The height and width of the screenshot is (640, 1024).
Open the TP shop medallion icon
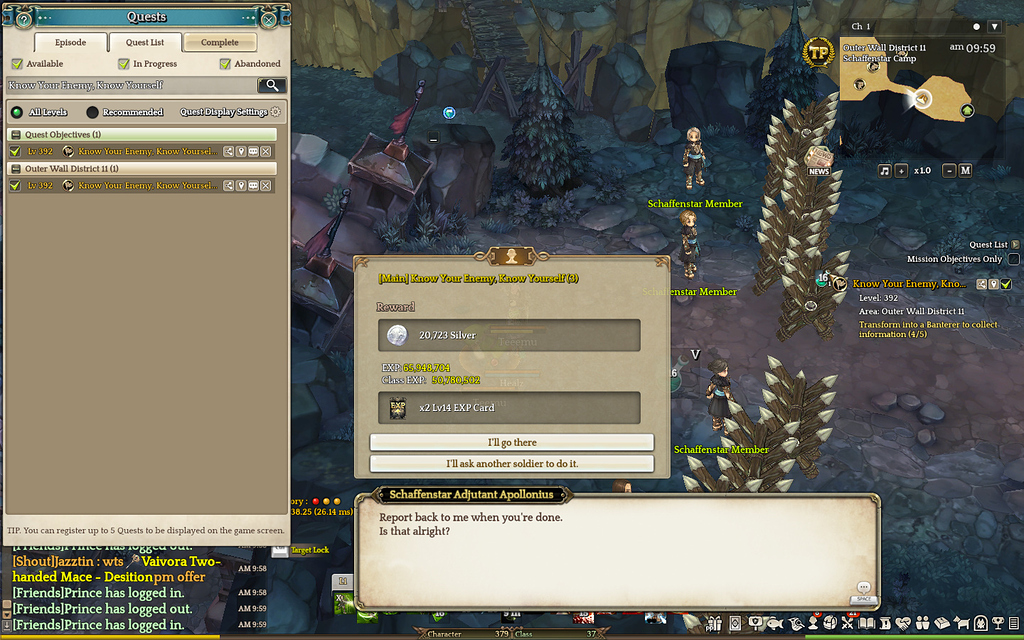click(x=819, y=53)
